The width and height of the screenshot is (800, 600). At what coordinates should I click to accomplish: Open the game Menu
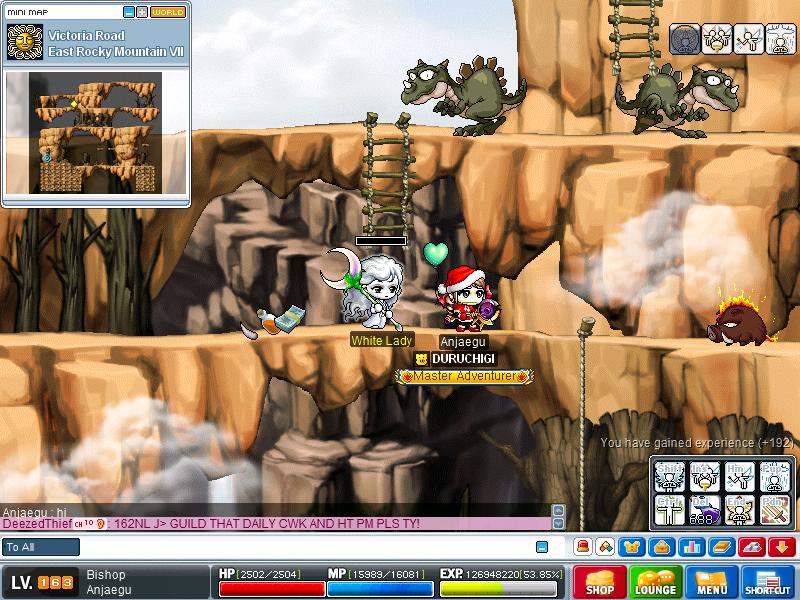(712, 582)
